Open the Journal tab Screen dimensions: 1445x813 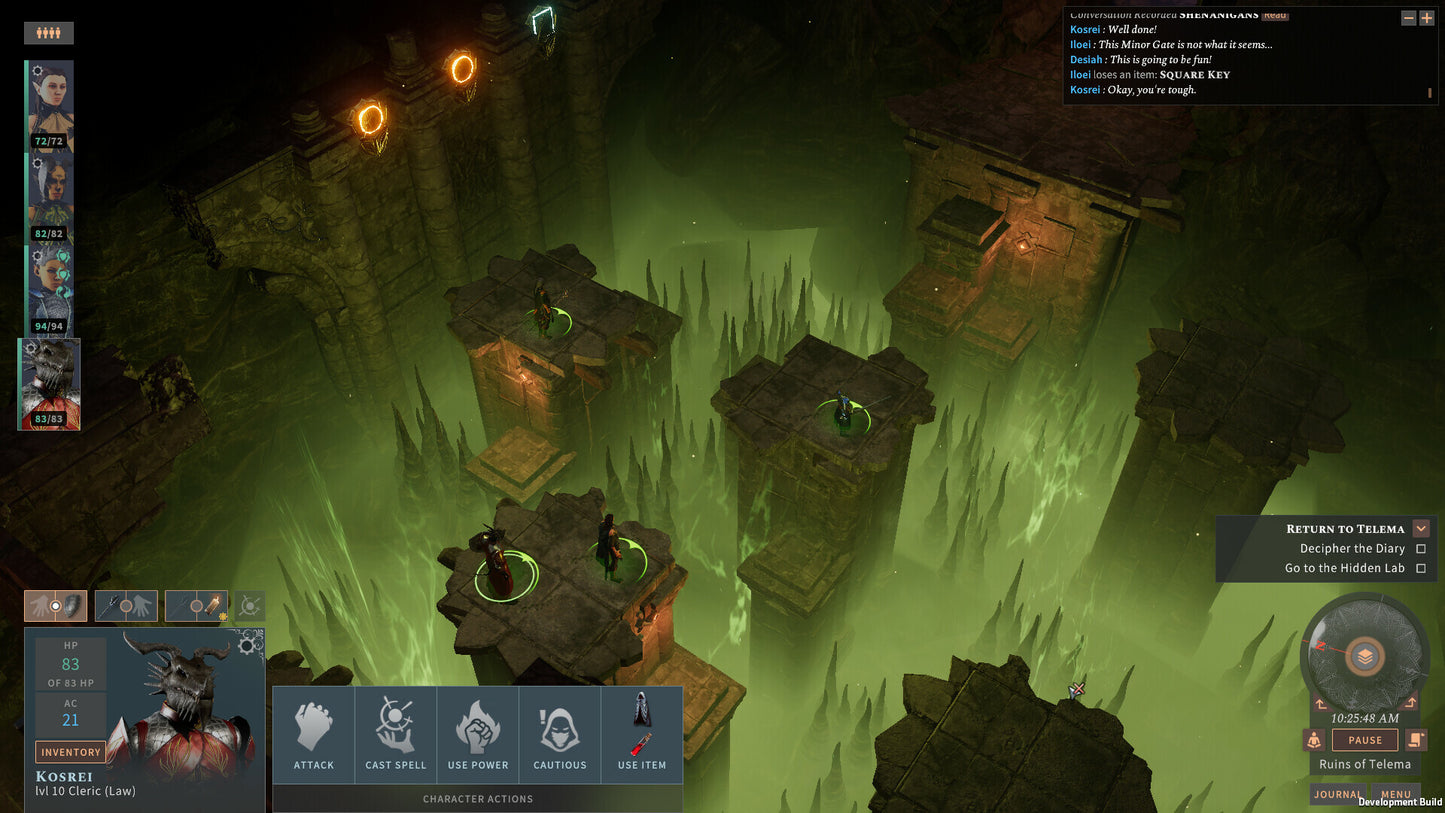tap(1338, 794)
